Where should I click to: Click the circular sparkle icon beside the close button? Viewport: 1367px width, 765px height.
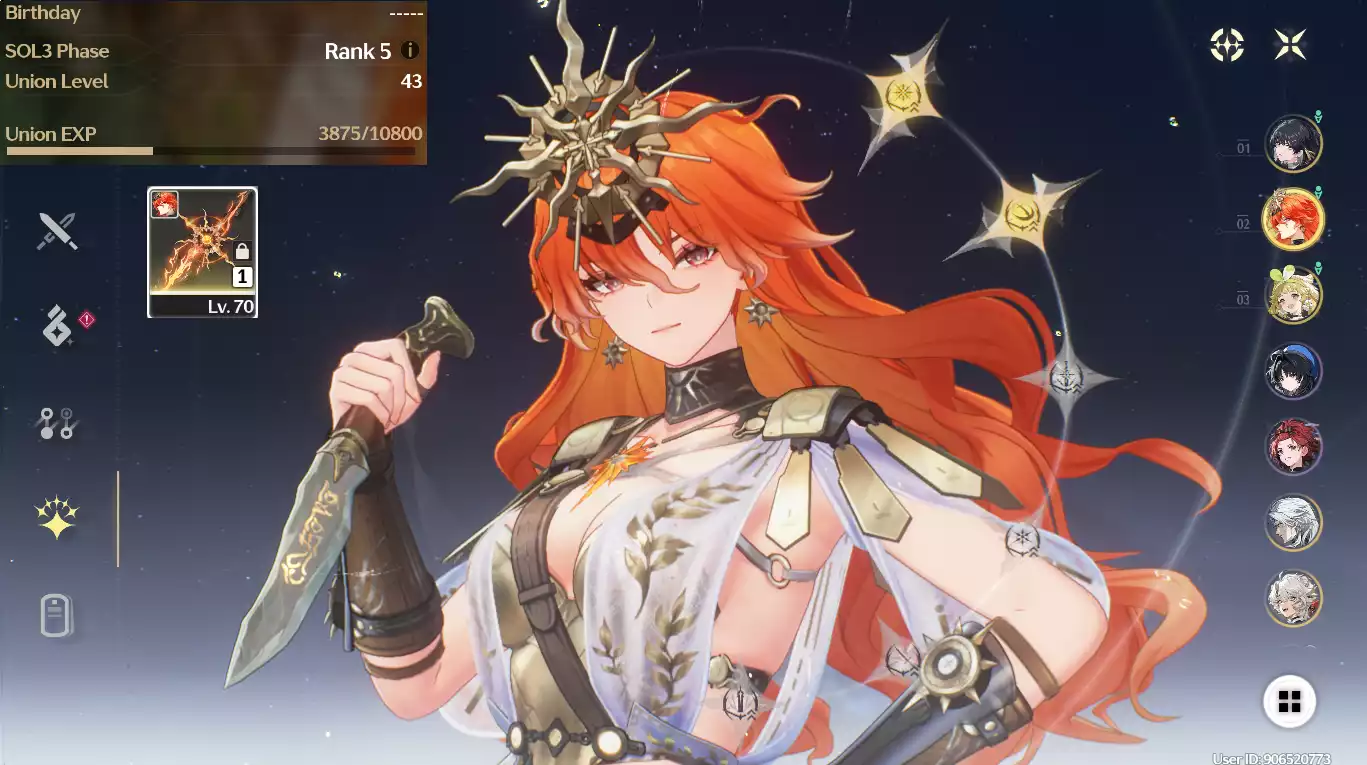1227,44
